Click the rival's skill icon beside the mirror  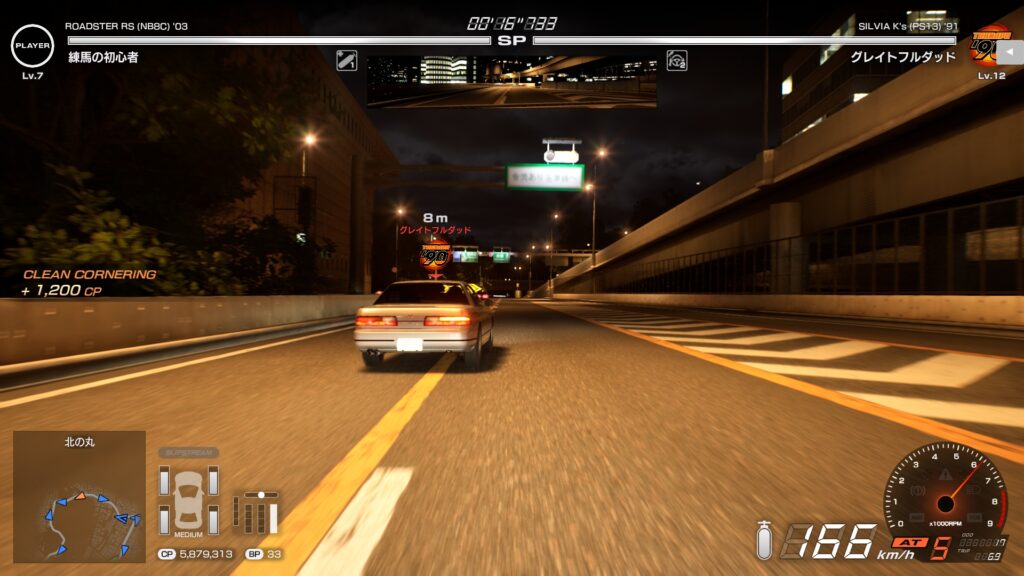[x=677, y=59]
